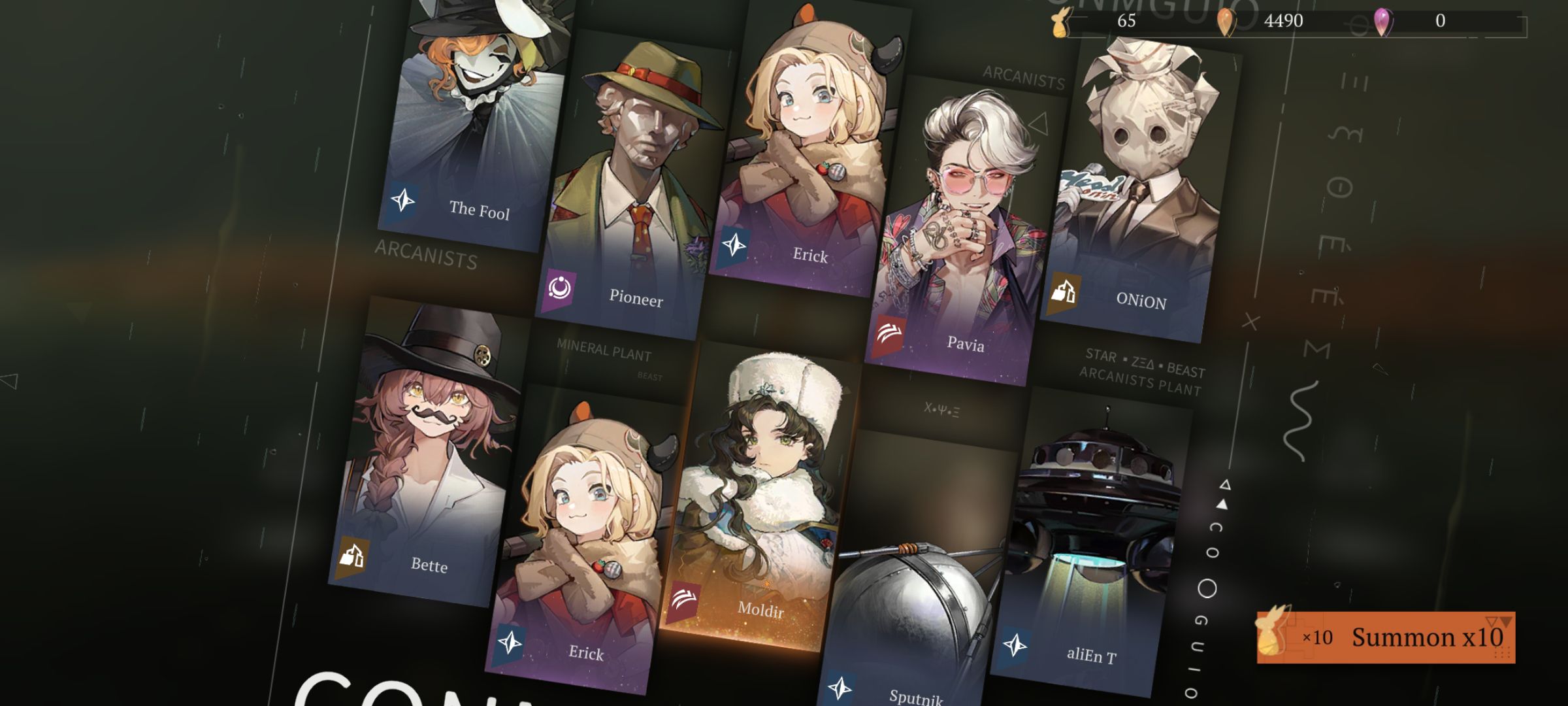Choose the aliEn T character card
Screen dimensions: 1568x706
coord(1091,543)
